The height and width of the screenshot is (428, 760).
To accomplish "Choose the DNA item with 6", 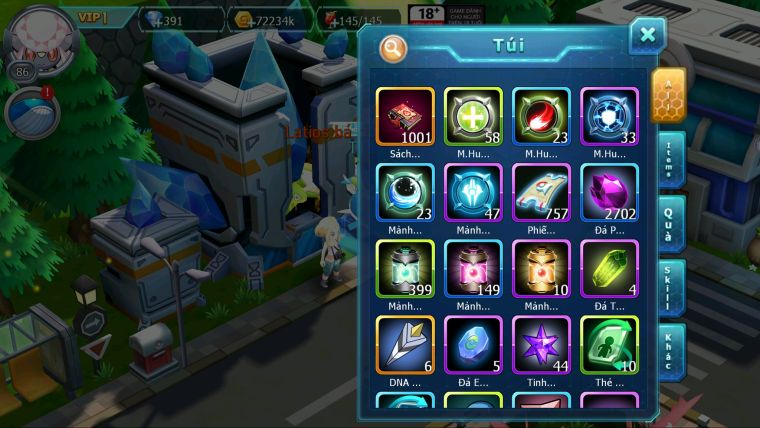I will click(405, 345).
